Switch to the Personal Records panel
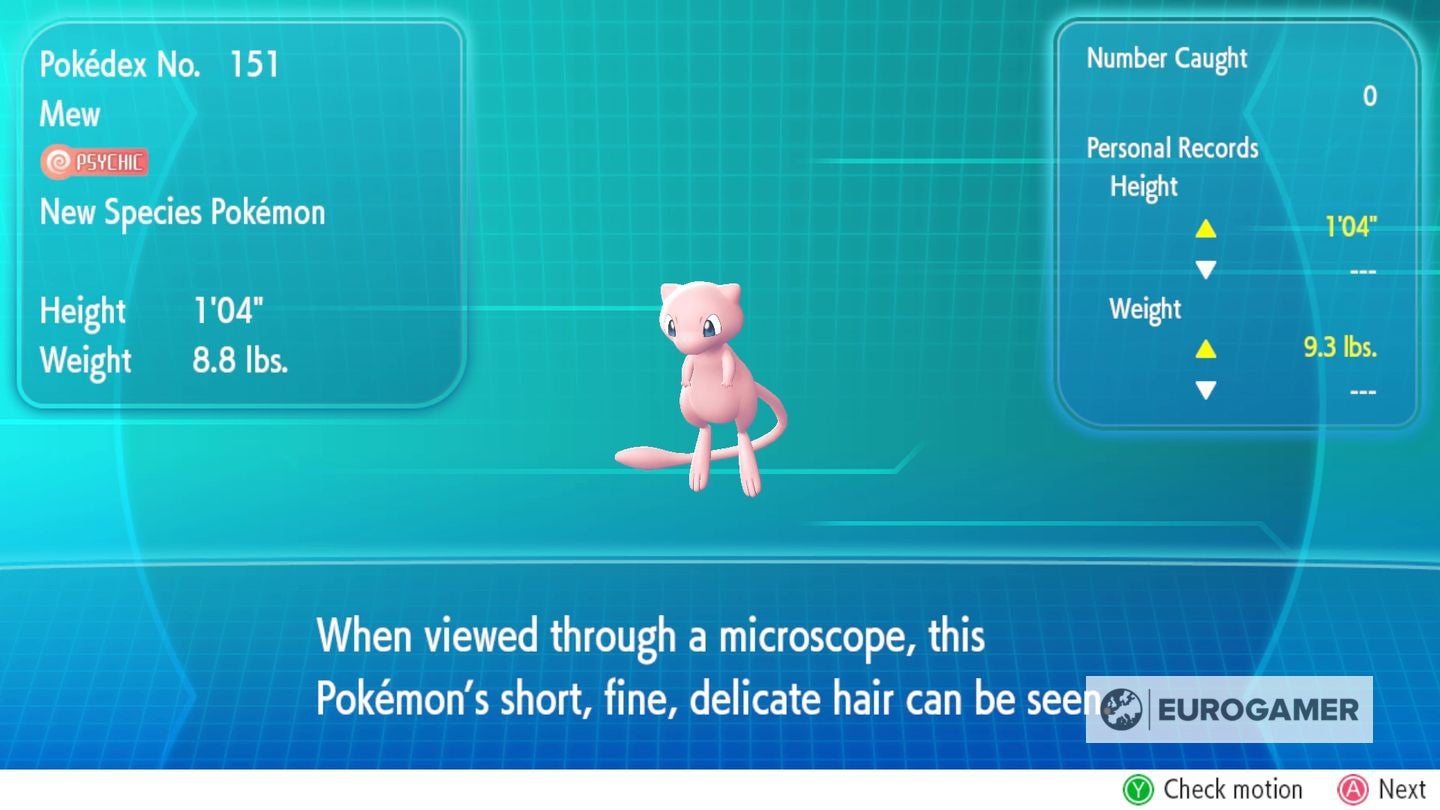The image size is (1440, 810). coord(1172,148)
